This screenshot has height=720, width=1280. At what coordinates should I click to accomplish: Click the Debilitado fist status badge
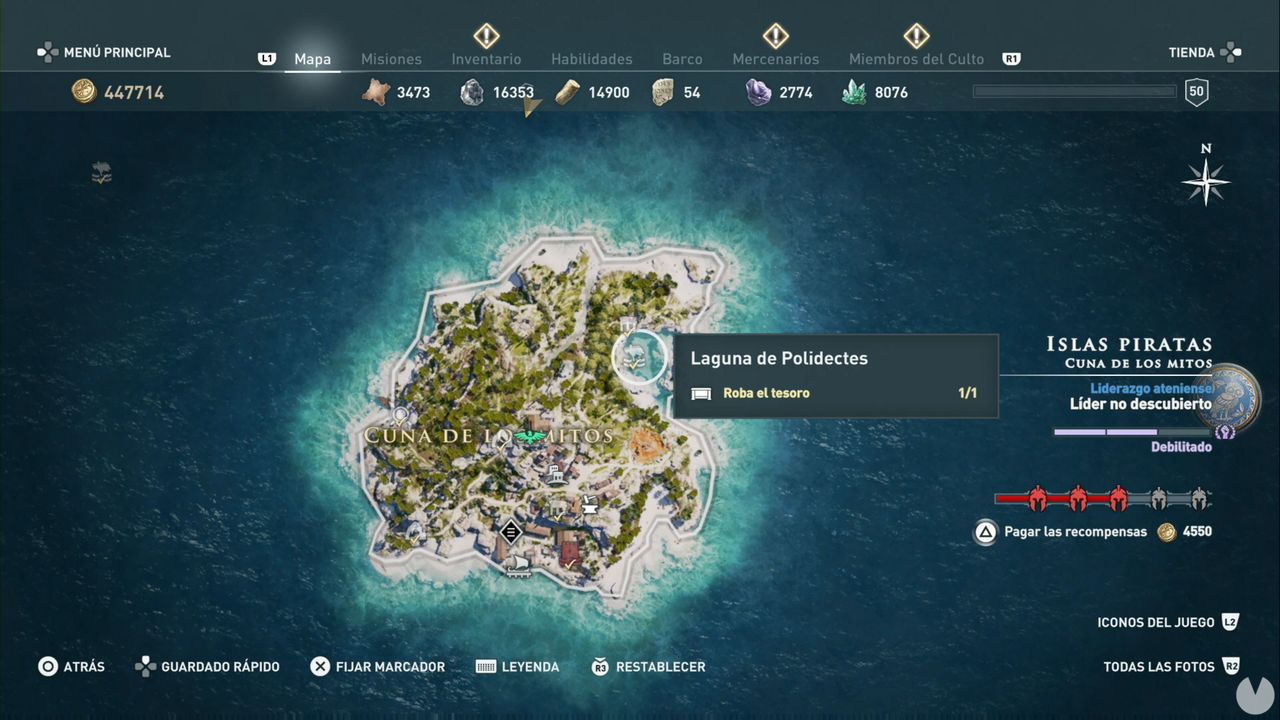[1225, 432]
